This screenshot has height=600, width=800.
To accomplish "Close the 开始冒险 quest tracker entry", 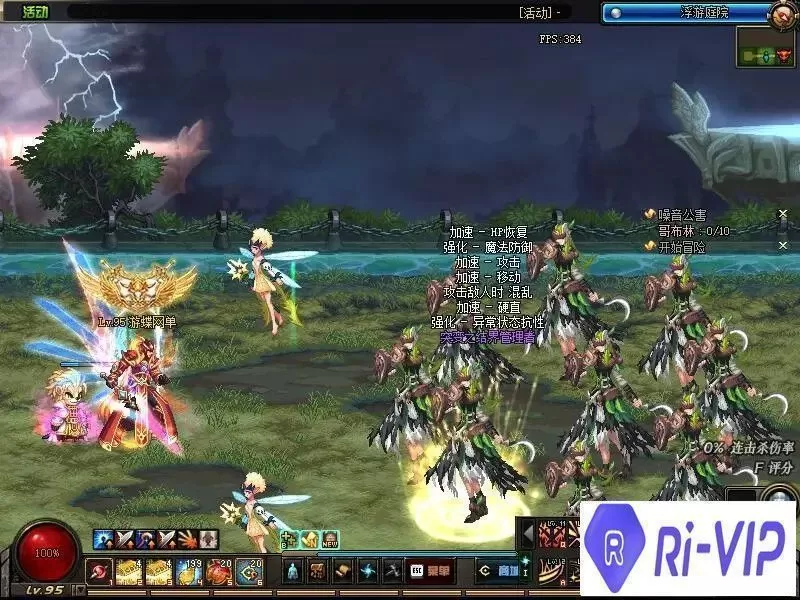I will pyautogui.click(x=783, y=246).
